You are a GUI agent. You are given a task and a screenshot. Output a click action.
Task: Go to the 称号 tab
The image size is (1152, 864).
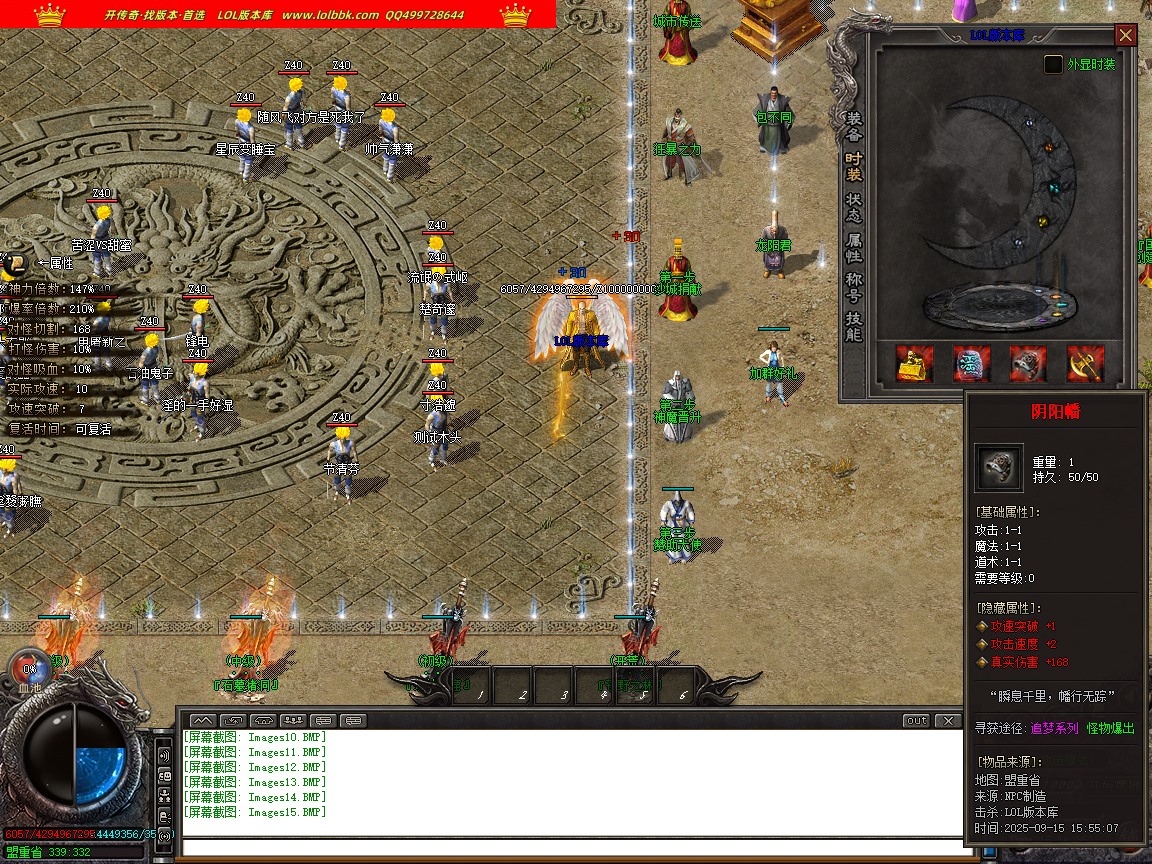(x=854, y=287)
